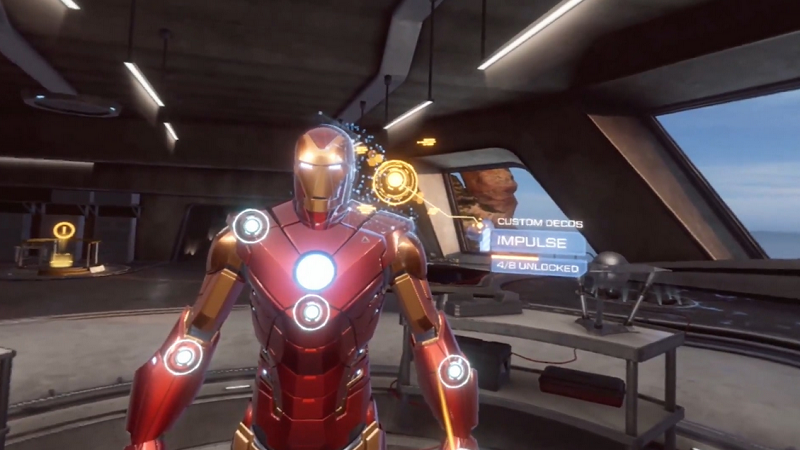Activate the yellow station marker icon
The height and width of the screenshot is (450, 800).
[x=64, y=231]
